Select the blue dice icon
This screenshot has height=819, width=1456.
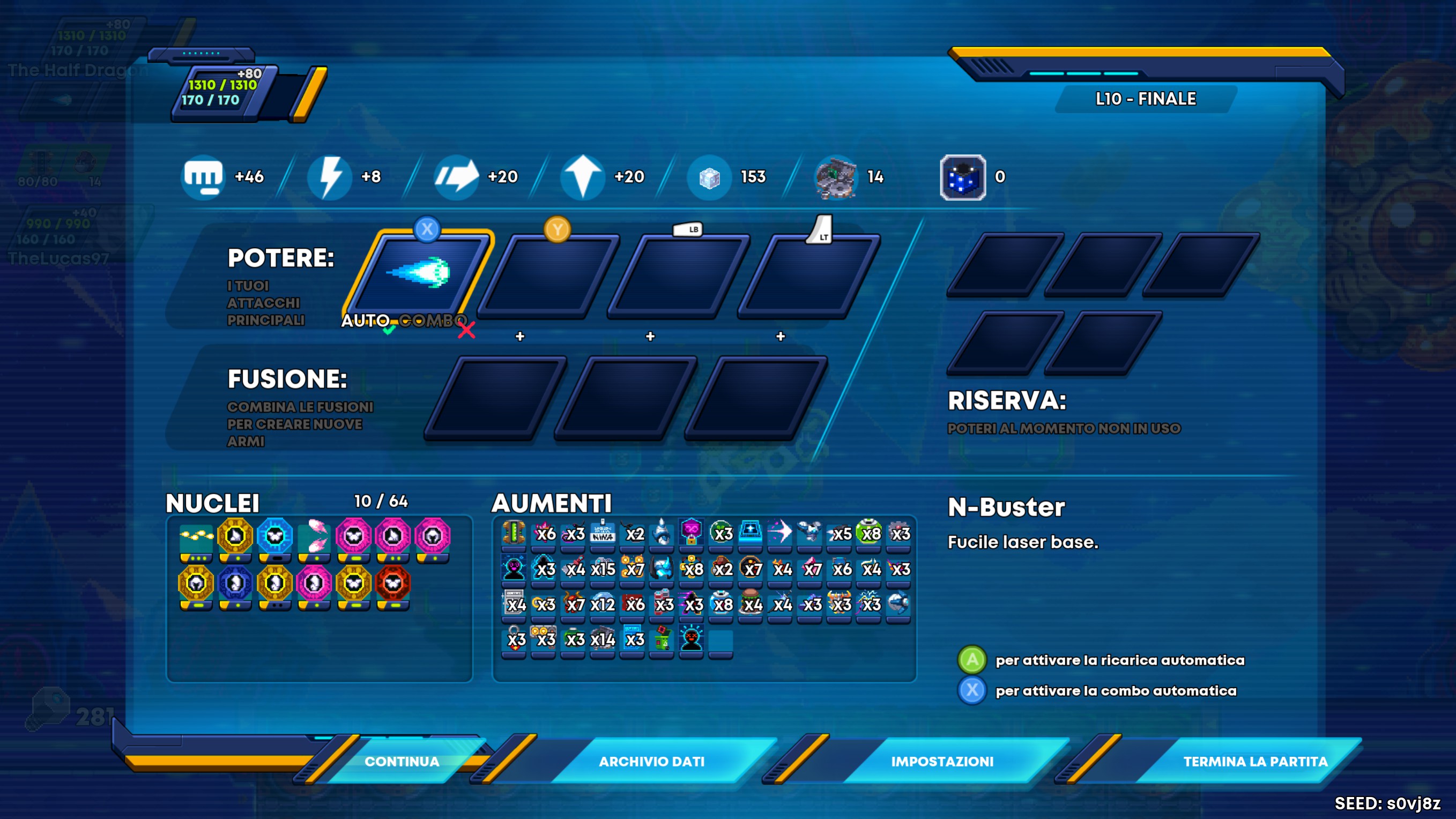963,177
